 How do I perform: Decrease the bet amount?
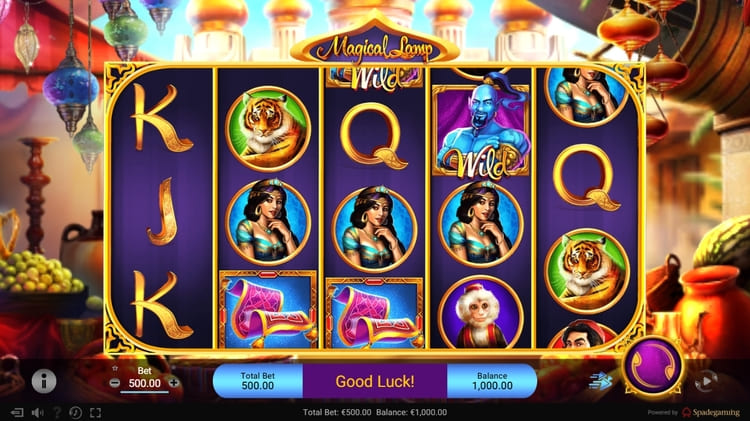tap(114, 382)
